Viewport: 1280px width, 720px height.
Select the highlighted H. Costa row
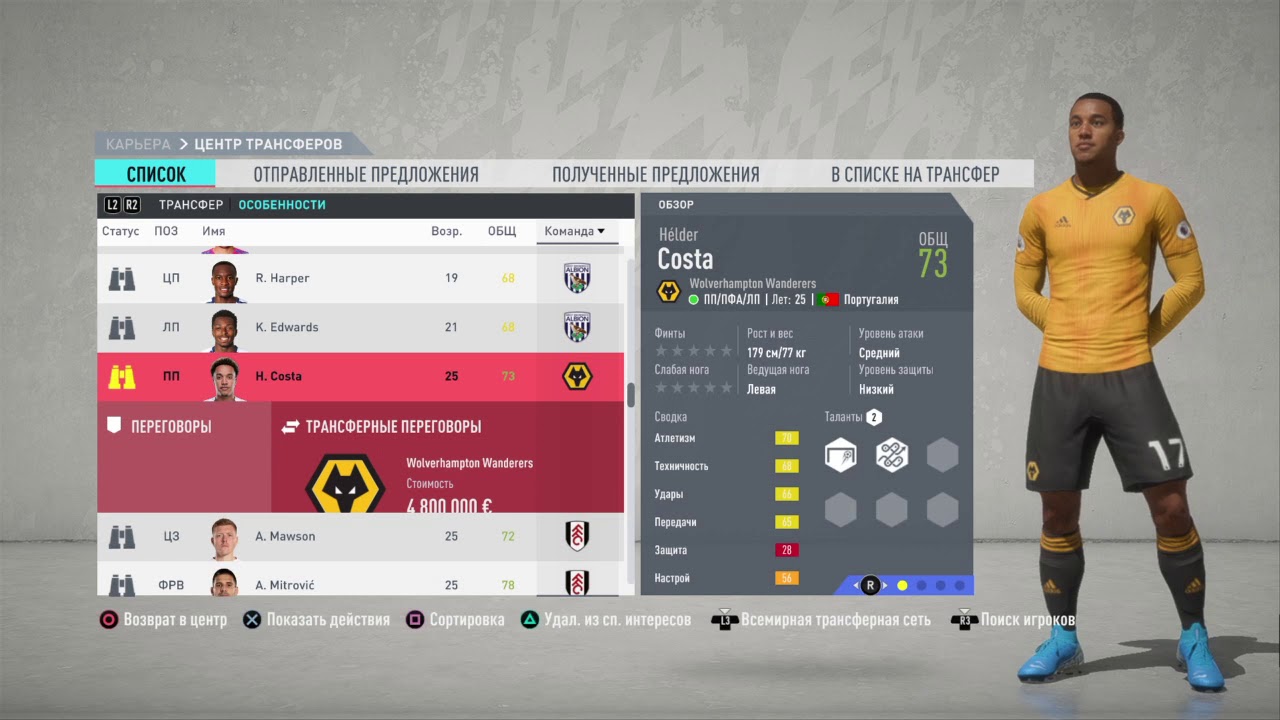click(x=360, y=376)
